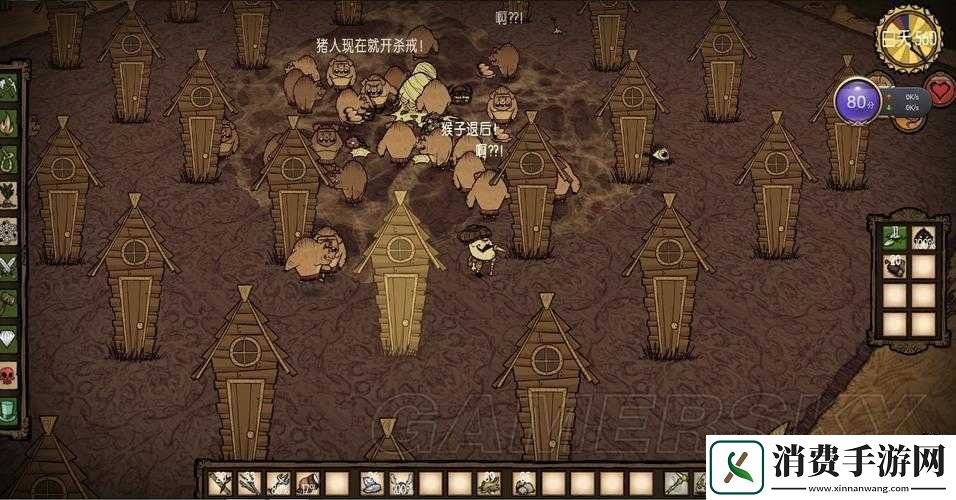The width and height of the screenshot is (956, 500).
Task: Select the charcoal lumps backpack slot
Action: 893,267
